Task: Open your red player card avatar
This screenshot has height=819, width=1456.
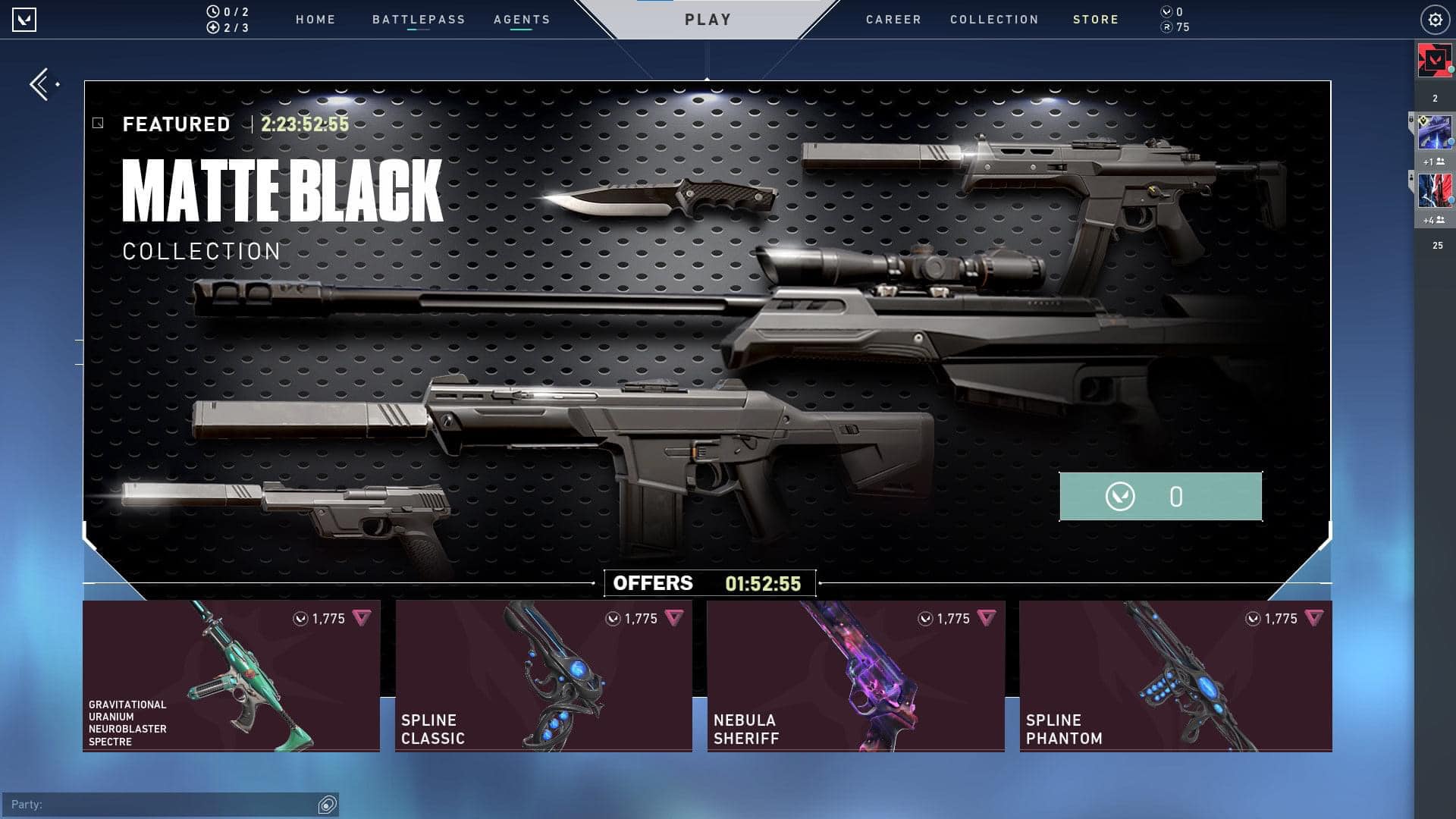Action: tap(1435, 60)
